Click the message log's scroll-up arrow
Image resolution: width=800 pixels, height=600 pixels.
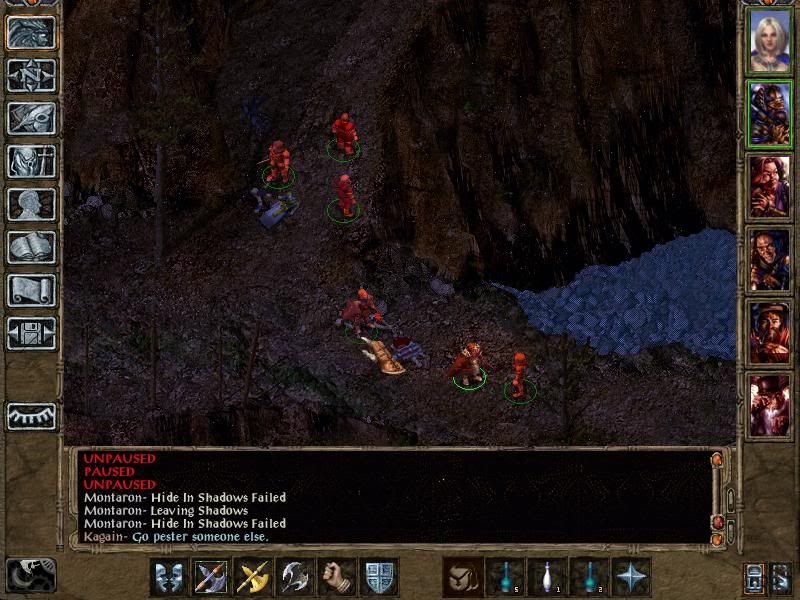coord(716,460)
